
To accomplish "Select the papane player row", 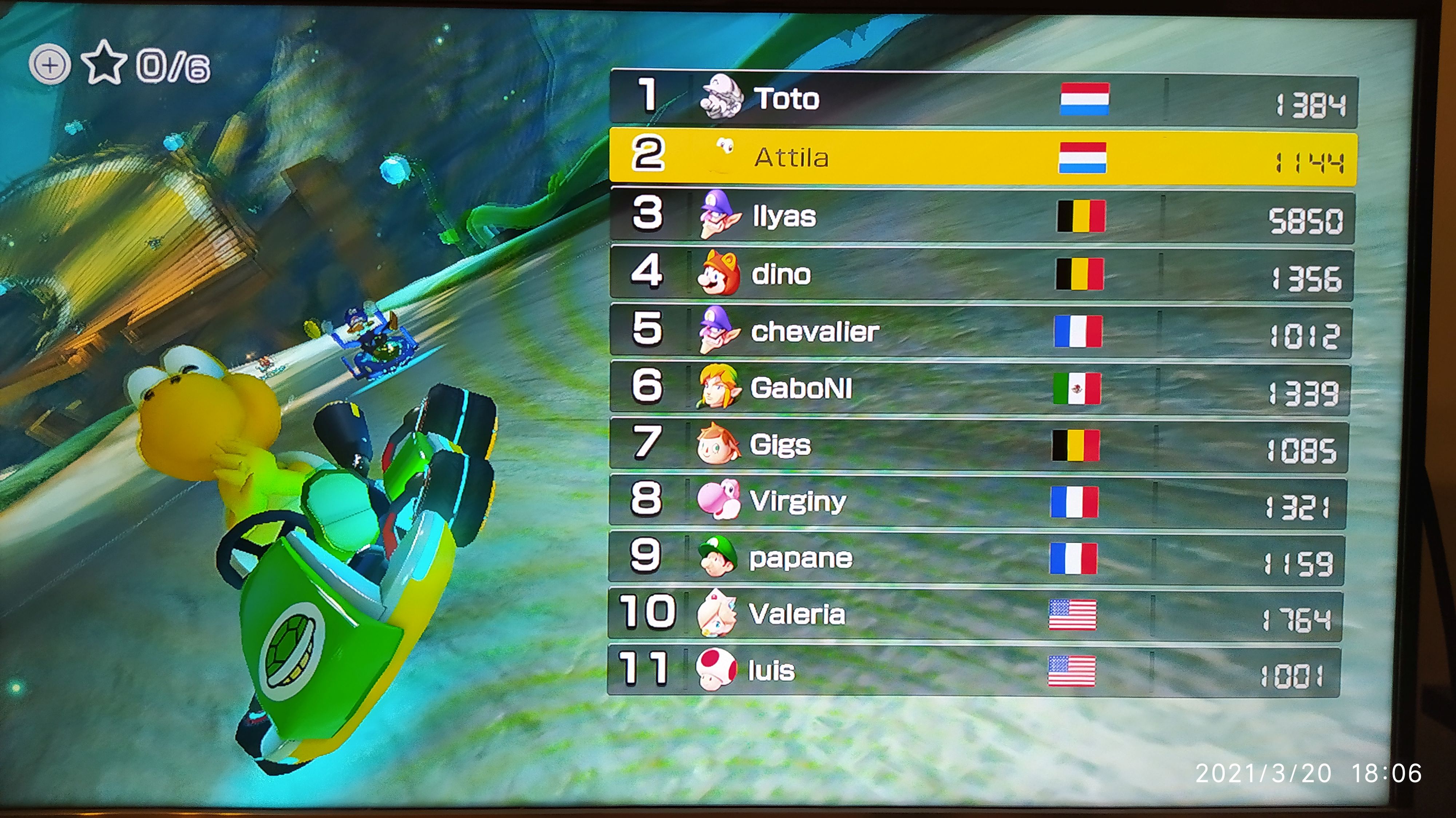I will coord(976,558).
